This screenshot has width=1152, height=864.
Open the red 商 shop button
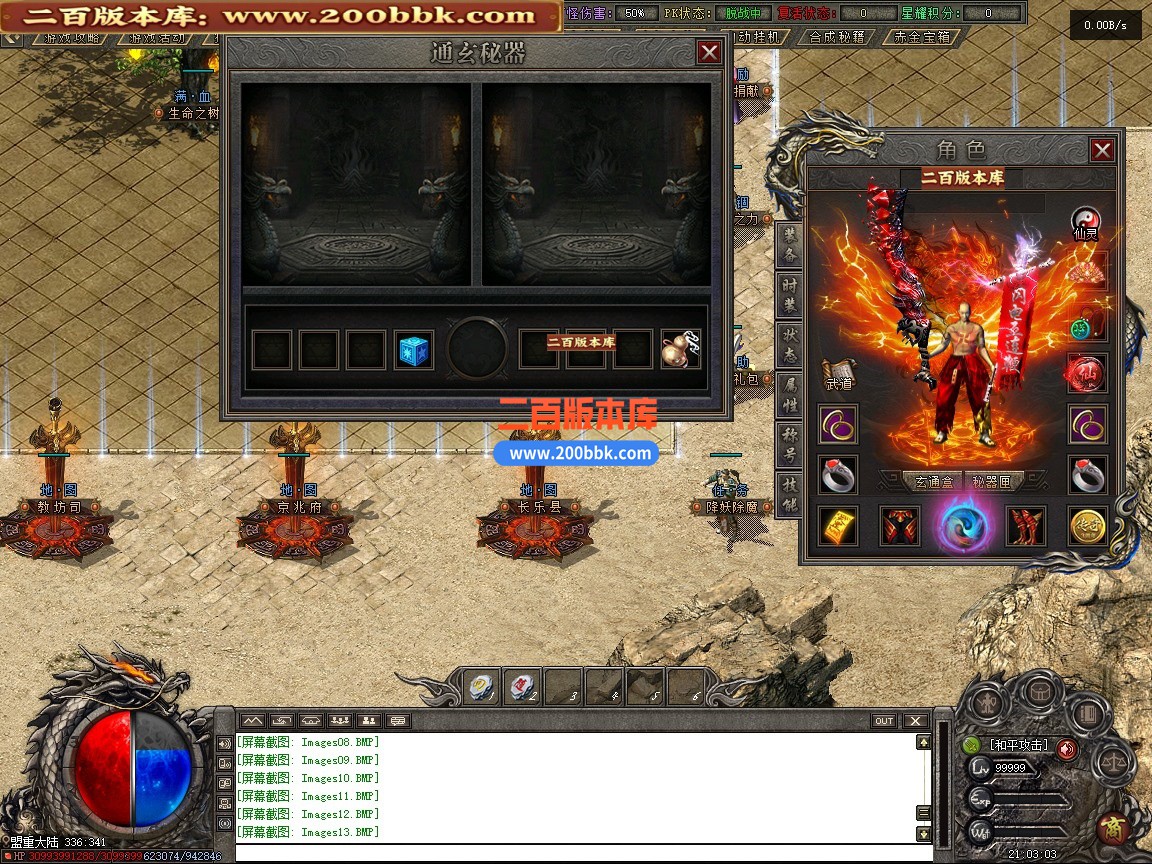tap(1112, 828)
